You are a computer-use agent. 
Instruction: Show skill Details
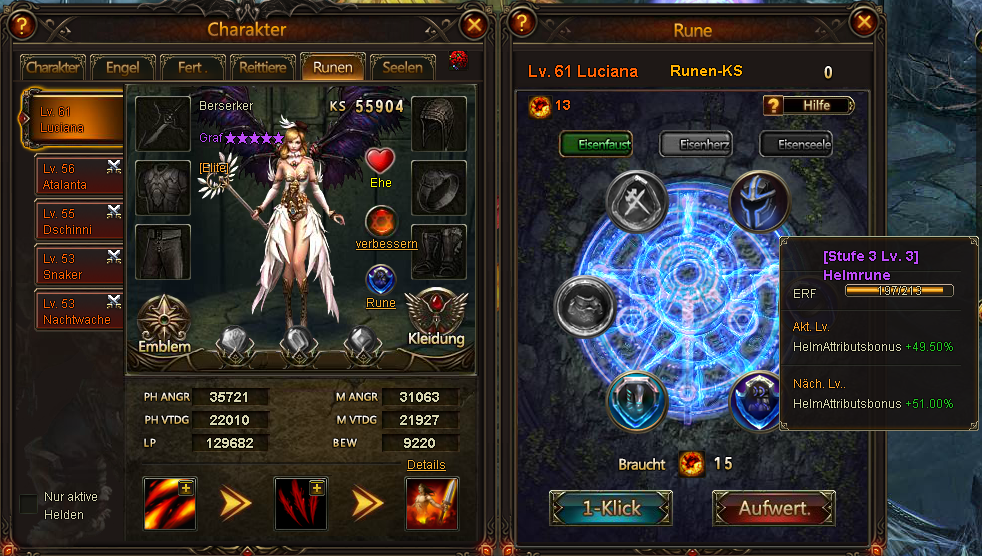(426, 465)
